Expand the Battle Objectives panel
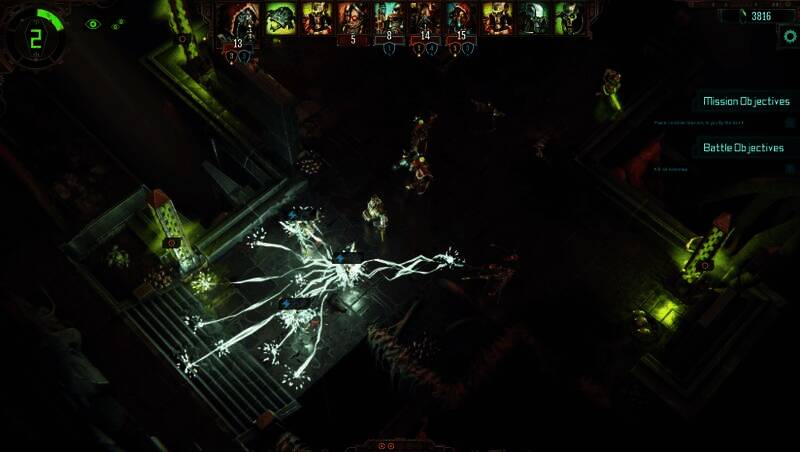The image size is (800, 452). coord(743,147)
